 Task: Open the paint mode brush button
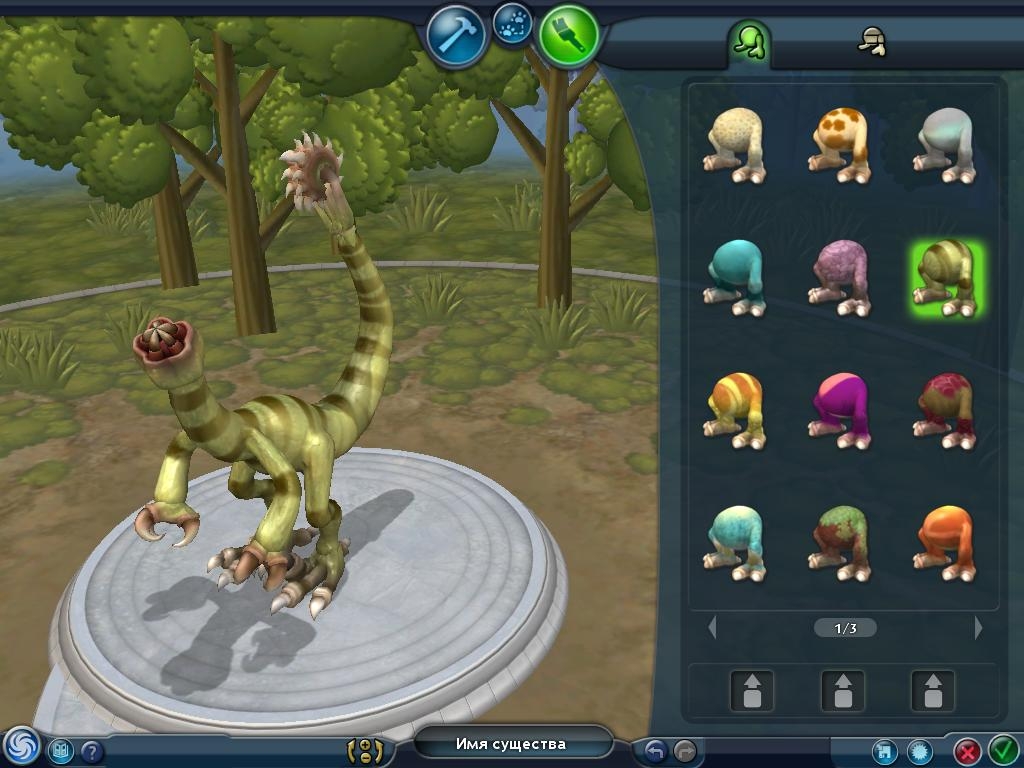(568, 35)
